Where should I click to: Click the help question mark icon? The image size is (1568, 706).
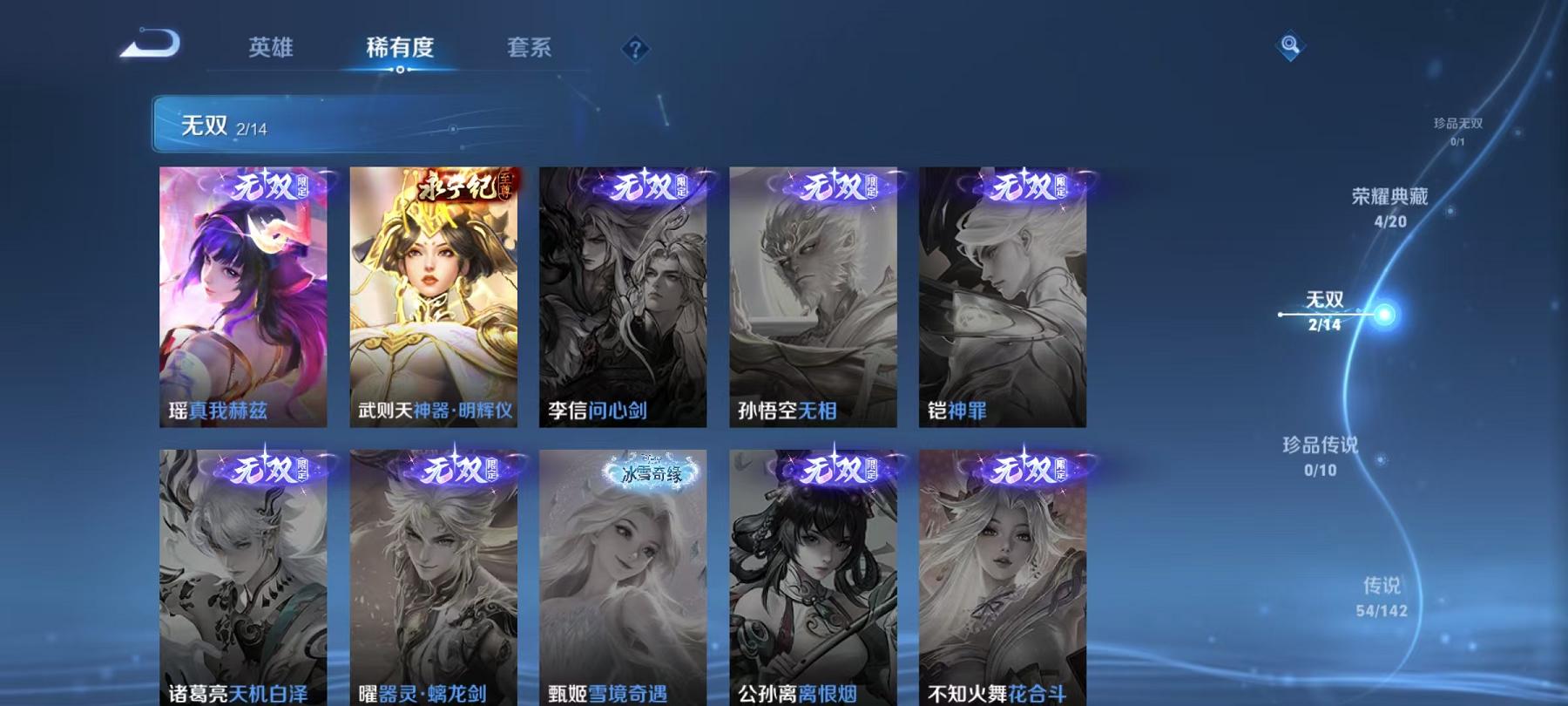coord(634,50)
